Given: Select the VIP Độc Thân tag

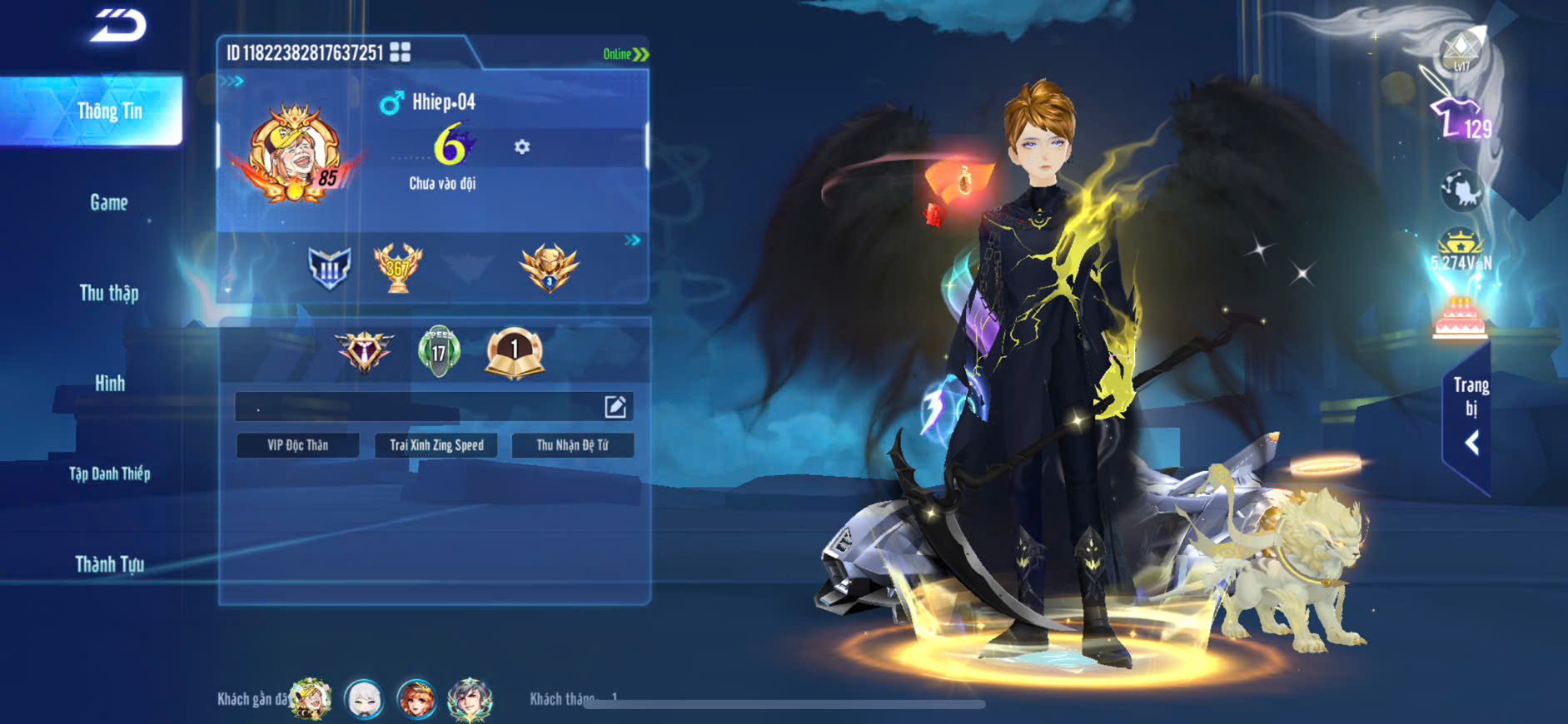Looking at the screenshot, I should tap(297, 445).
